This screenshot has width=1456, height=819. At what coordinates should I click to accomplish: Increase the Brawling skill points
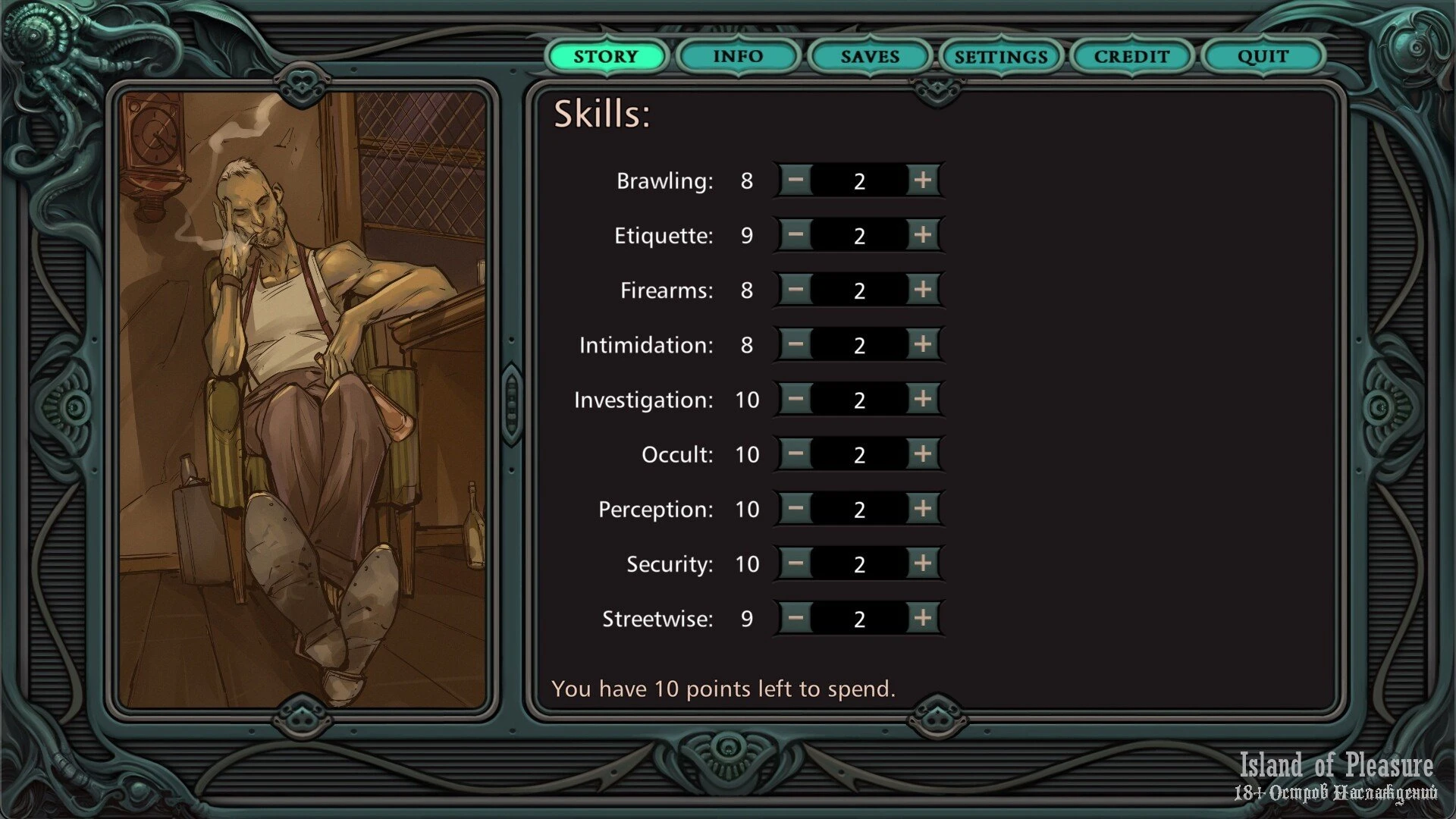pos(922,180)
